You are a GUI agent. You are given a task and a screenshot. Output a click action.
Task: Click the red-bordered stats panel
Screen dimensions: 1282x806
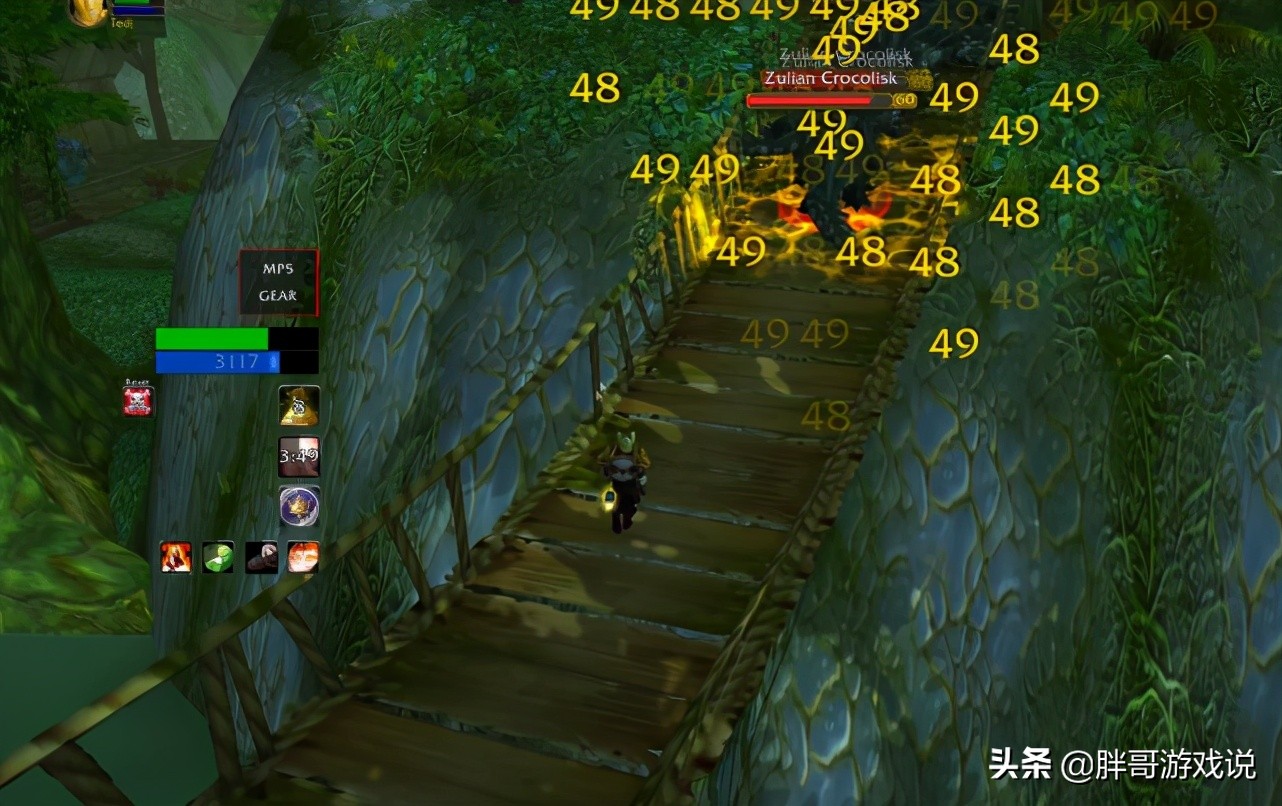click(x=277, y=282)
